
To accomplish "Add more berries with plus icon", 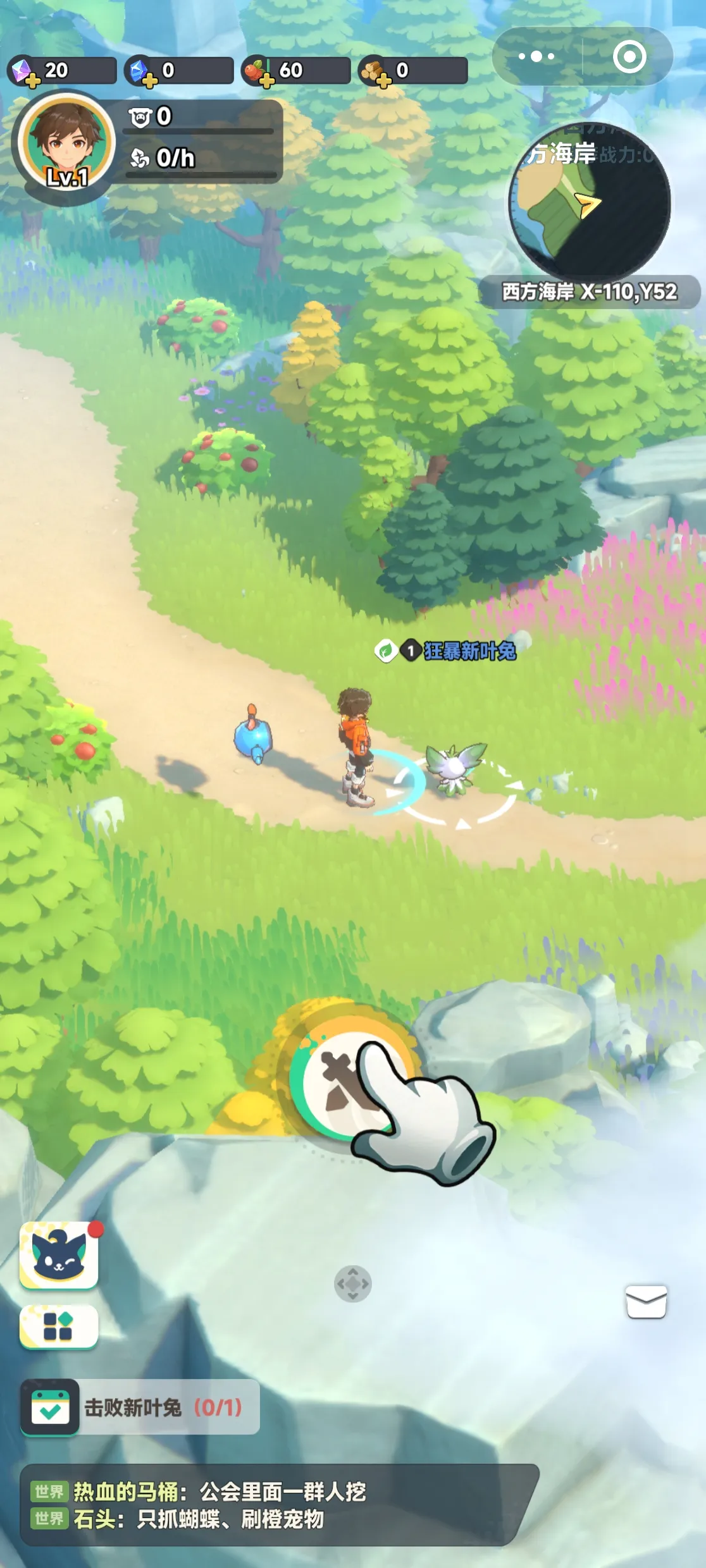I will (x=266, y=81).
